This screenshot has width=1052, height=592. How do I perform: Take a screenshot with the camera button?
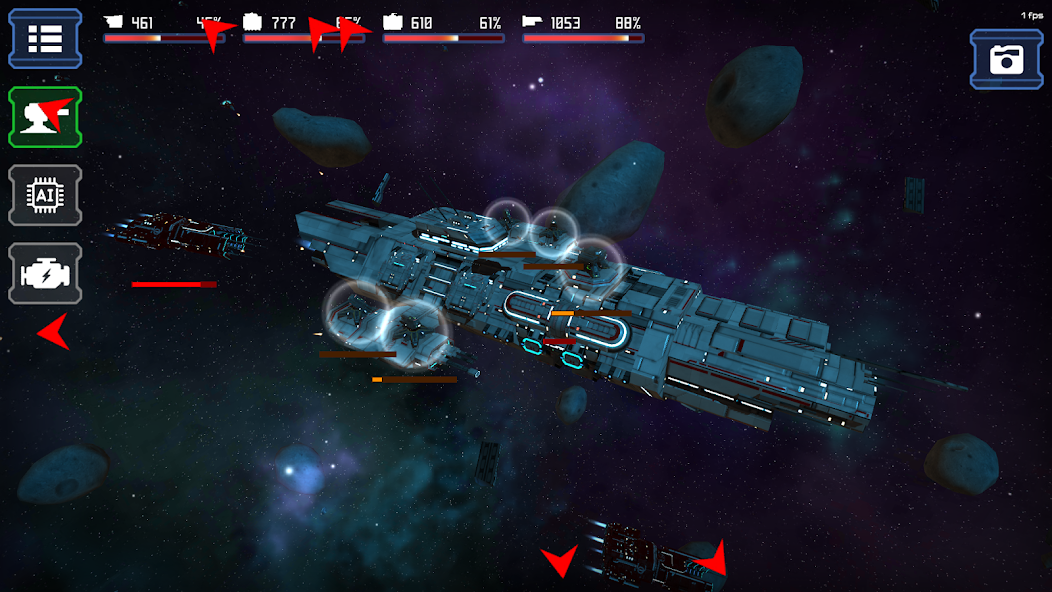(x=1006, y=59)
